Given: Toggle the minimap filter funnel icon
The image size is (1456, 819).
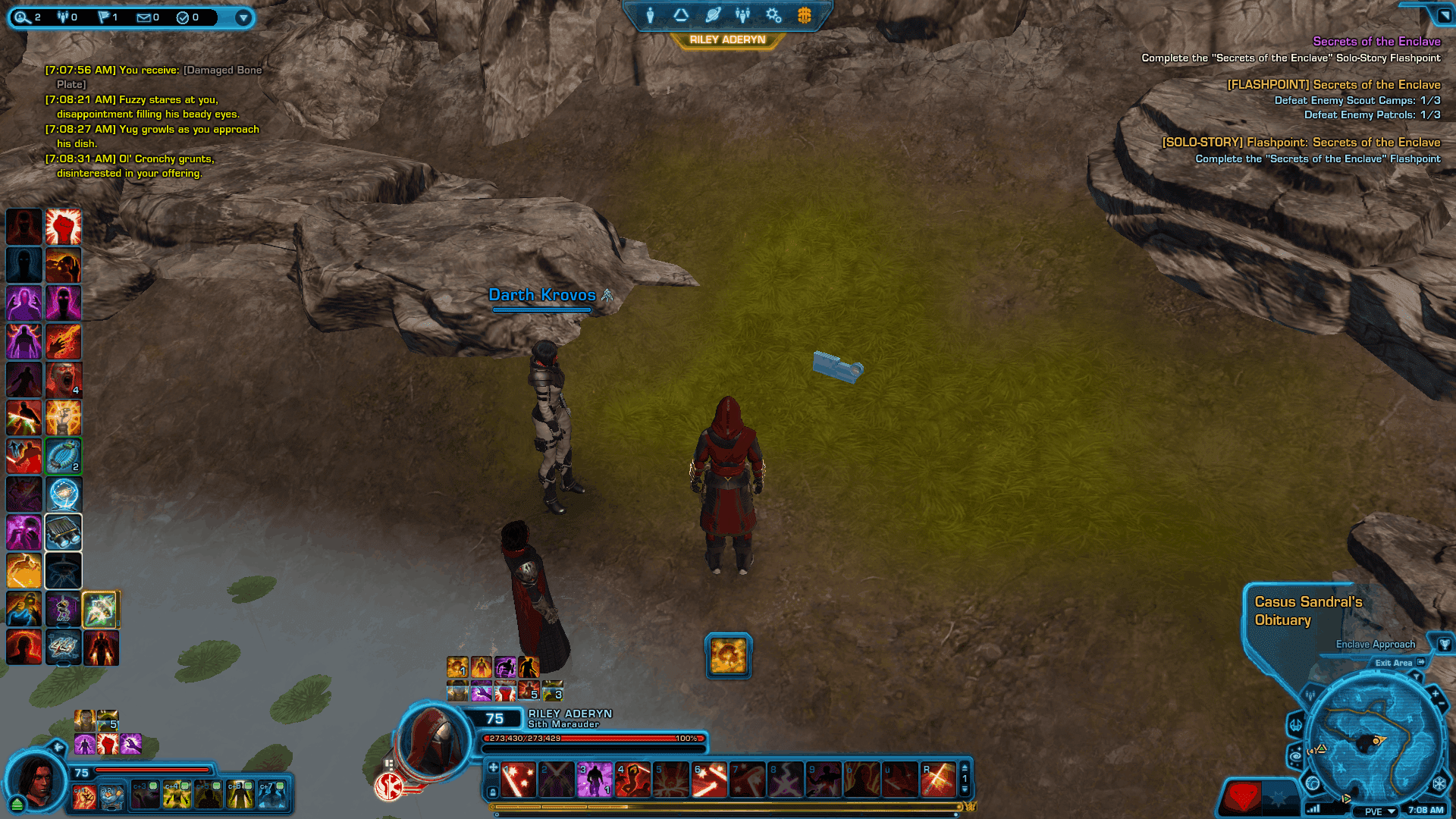Looking at the screenshot, I should coord(1417,676).
